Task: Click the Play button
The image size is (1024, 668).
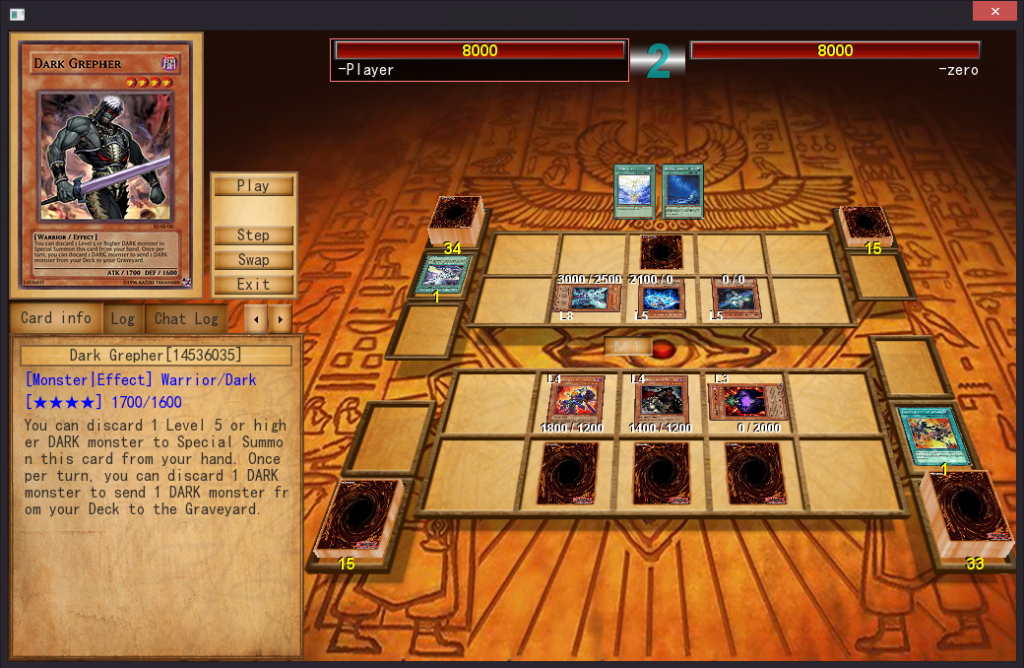Action: pyautogui.click(x=253, y=186)
